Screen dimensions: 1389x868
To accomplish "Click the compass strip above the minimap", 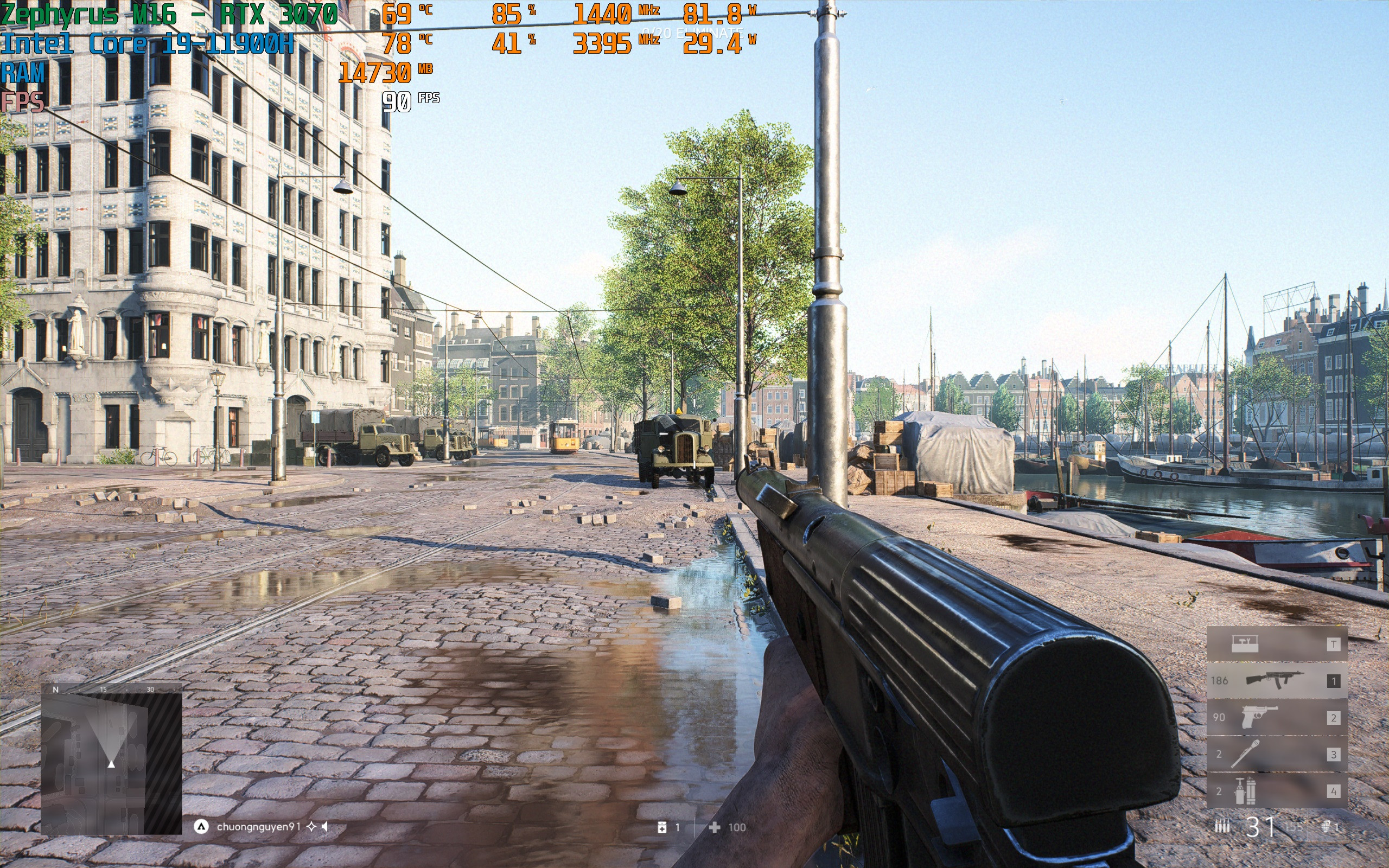I will coord(111,689).
